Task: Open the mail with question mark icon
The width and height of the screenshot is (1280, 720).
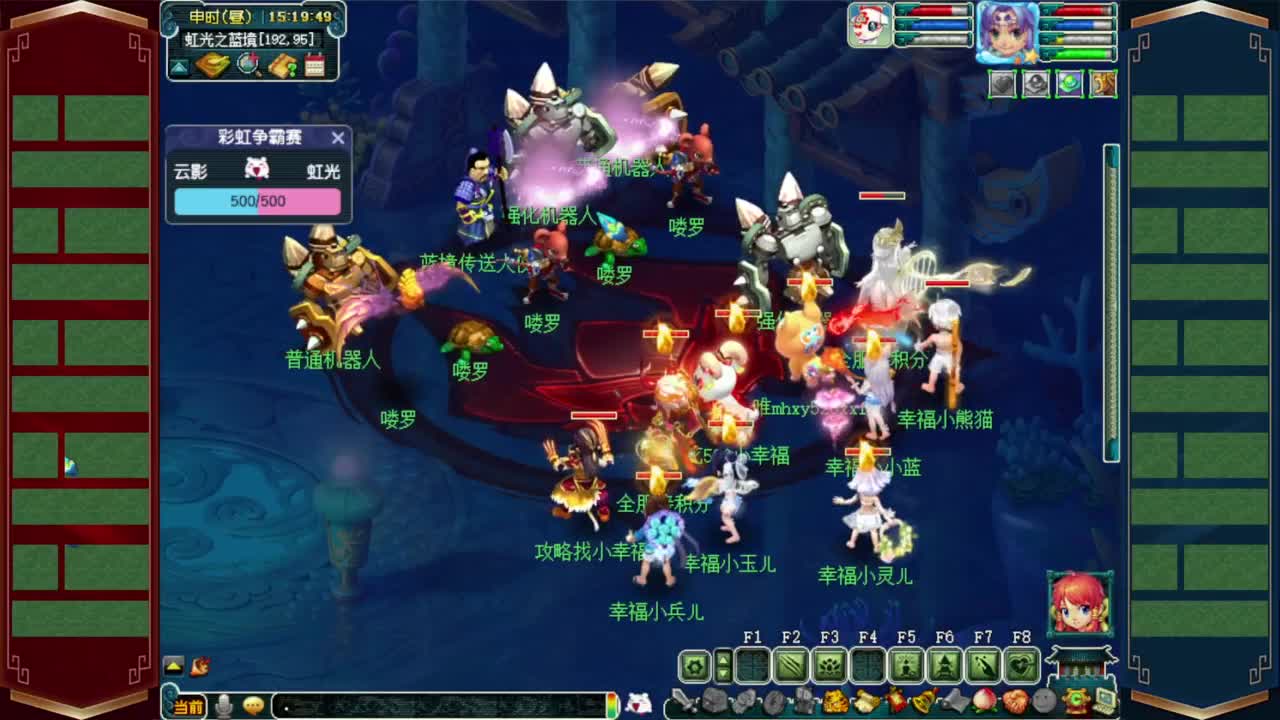Action: 283,66
